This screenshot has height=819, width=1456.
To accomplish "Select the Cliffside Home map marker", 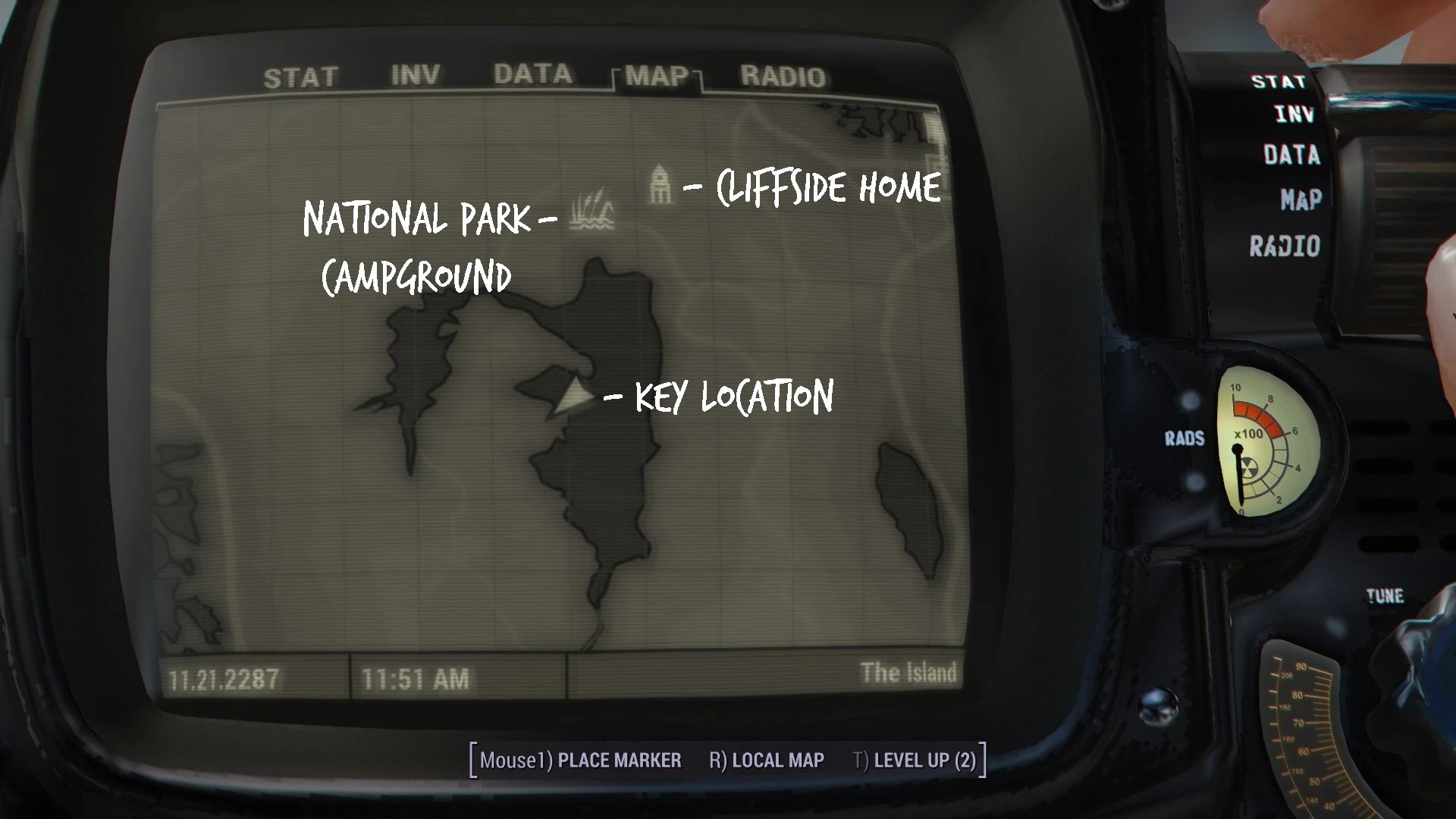I will [661, 184].
